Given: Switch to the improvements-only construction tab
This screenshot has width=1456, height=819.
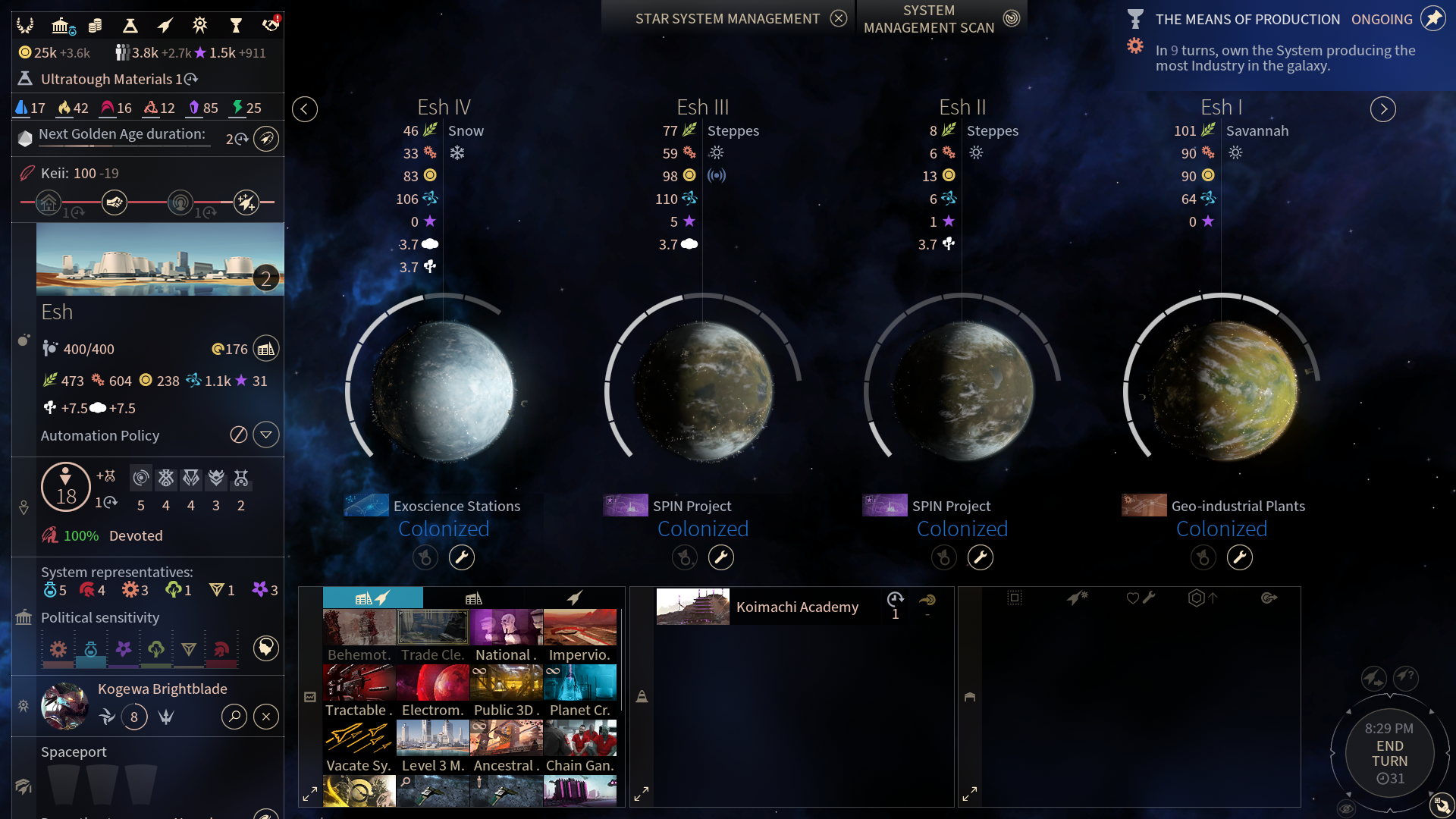Looking at the screenshot, I should point(474,598).
